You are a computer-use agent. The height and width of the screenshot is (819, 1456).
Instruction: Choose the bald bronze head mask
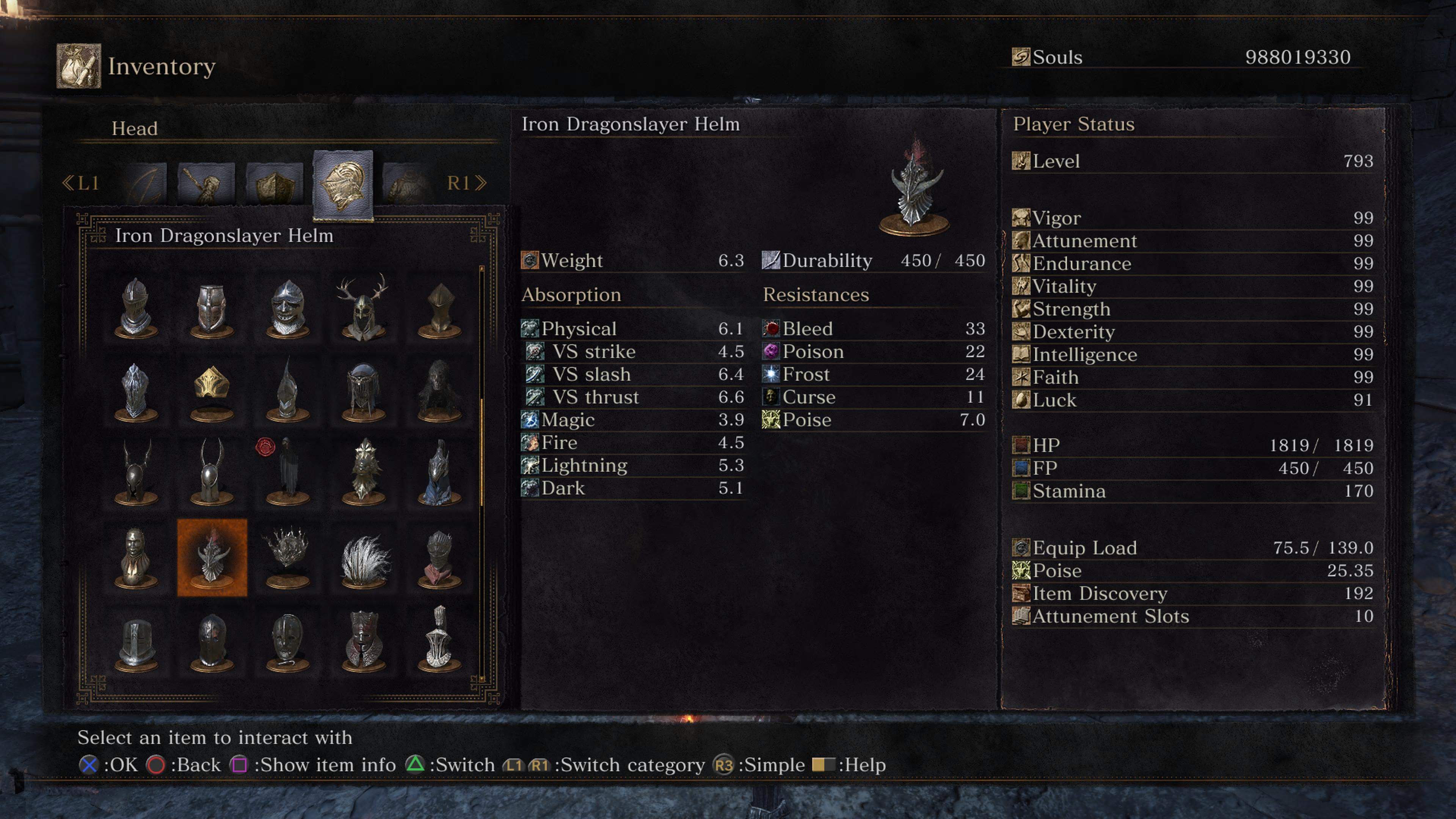pos(136,557)
